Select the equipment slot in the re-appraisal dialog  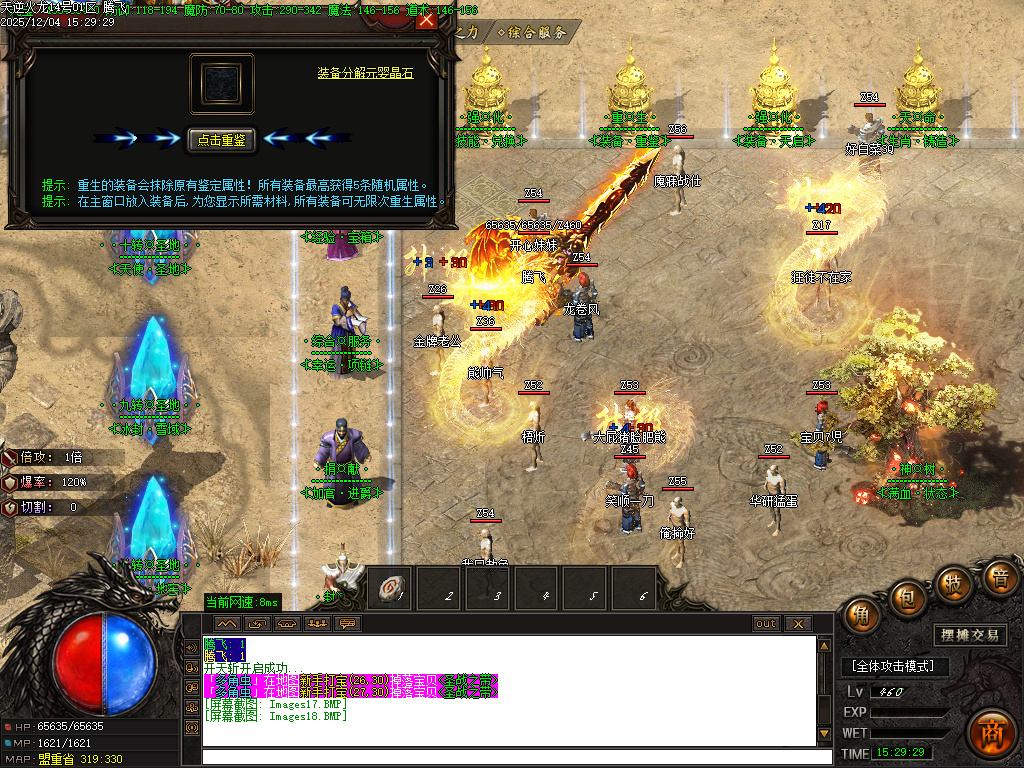(222, 84)
